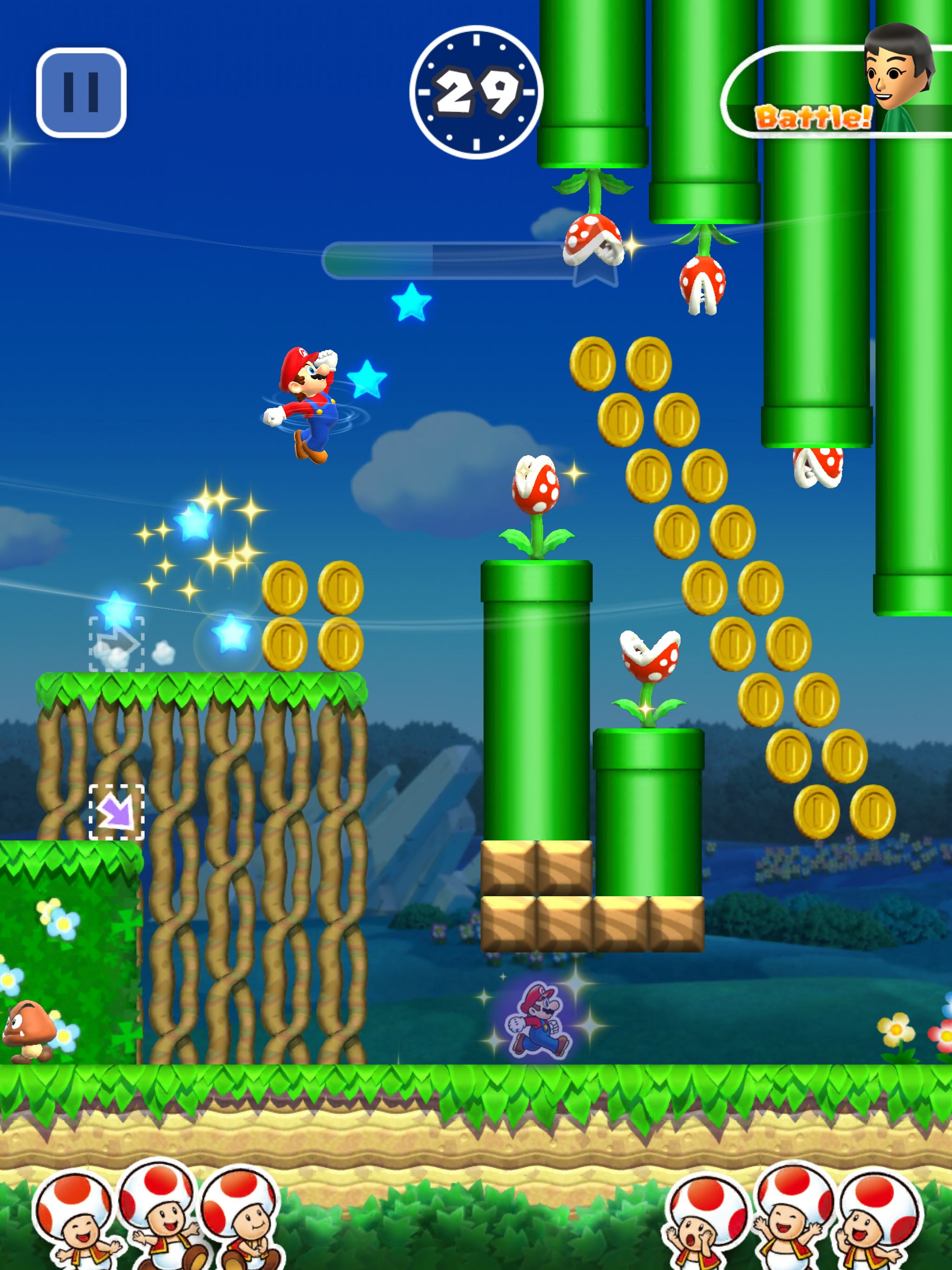Select the hanging piranha plant under the pipe
Screen dimensions: 952x1270
(x=591, y=241)
